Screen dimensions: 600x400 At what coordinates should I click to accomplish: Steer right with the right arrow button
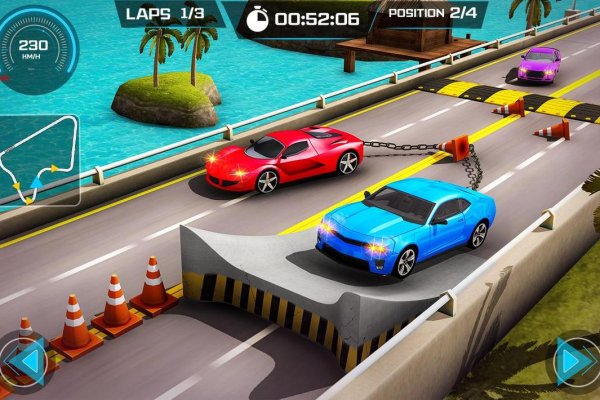[576, 360]
